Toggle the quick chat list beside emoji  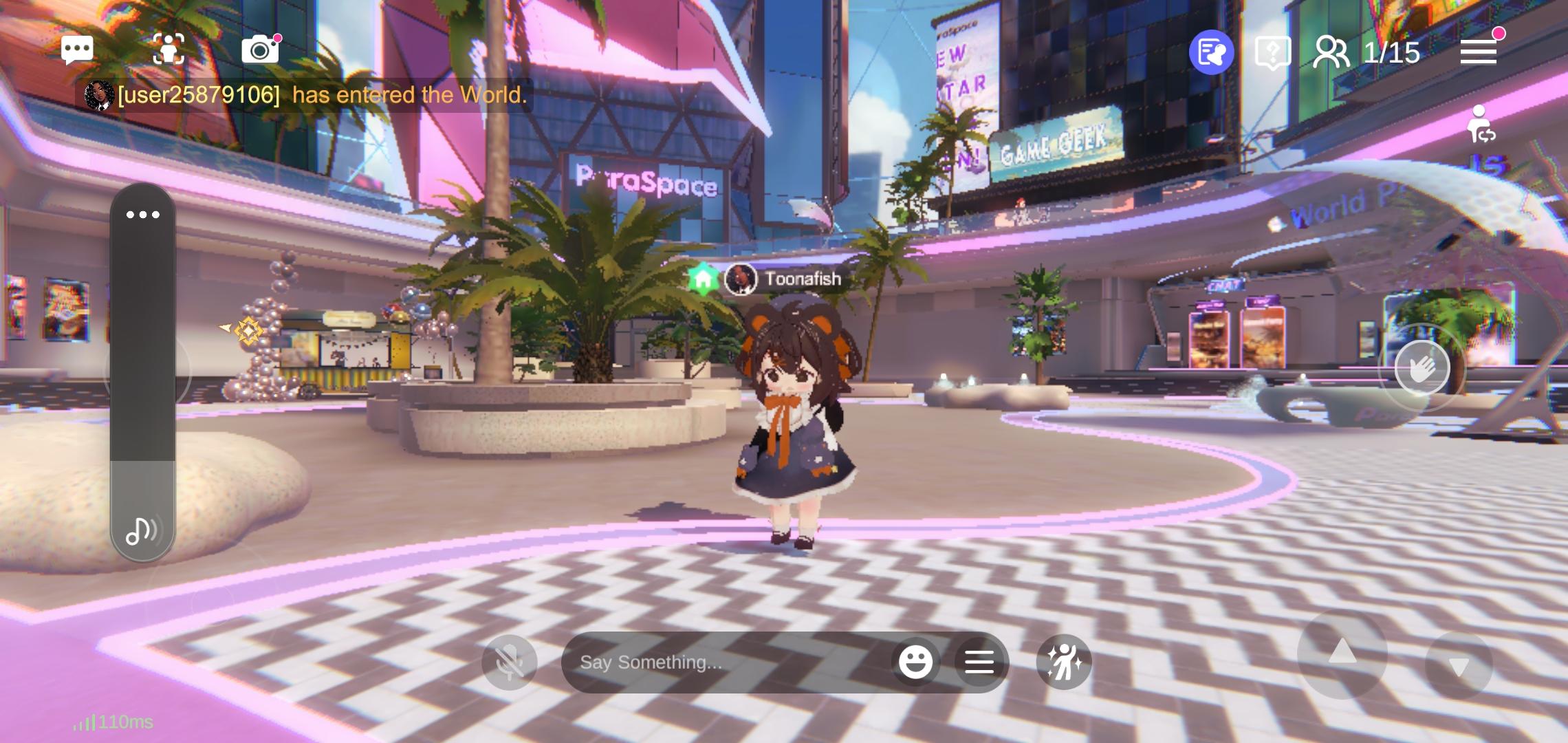click(x=980, y=661)
